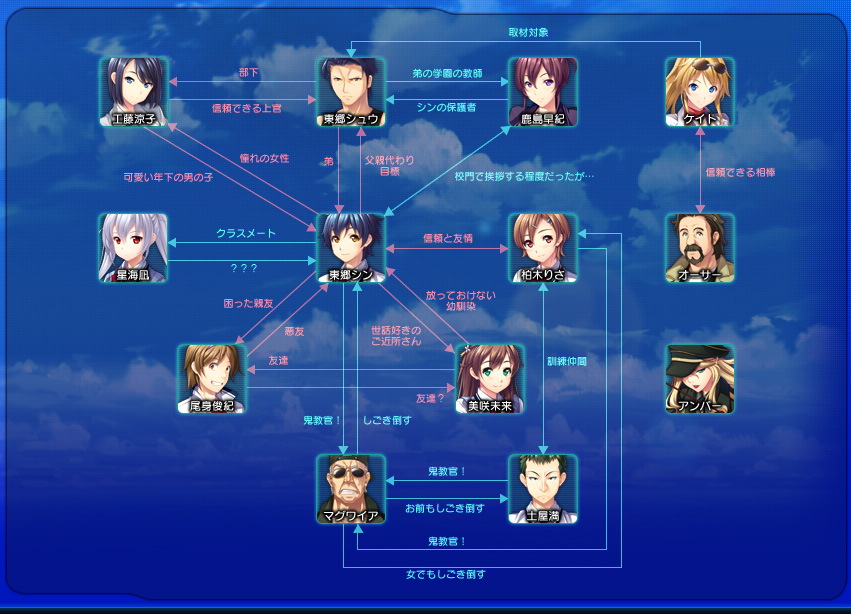Choose the 柏木りさ portrait
The width and height of the screenshot is (851, 614).
(542, 247)
